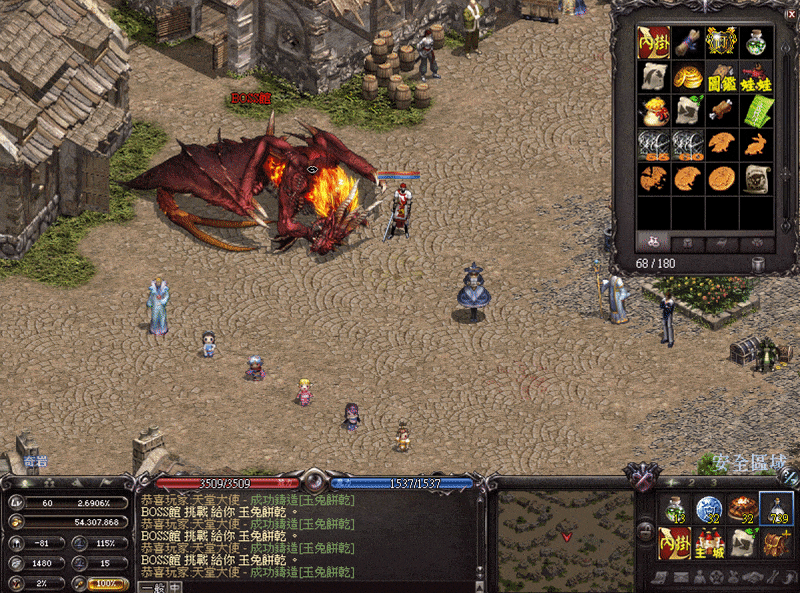Select the red 內掛 item in inventory
The height and width of the screenshot is (593, 800).
coord(654,42)
